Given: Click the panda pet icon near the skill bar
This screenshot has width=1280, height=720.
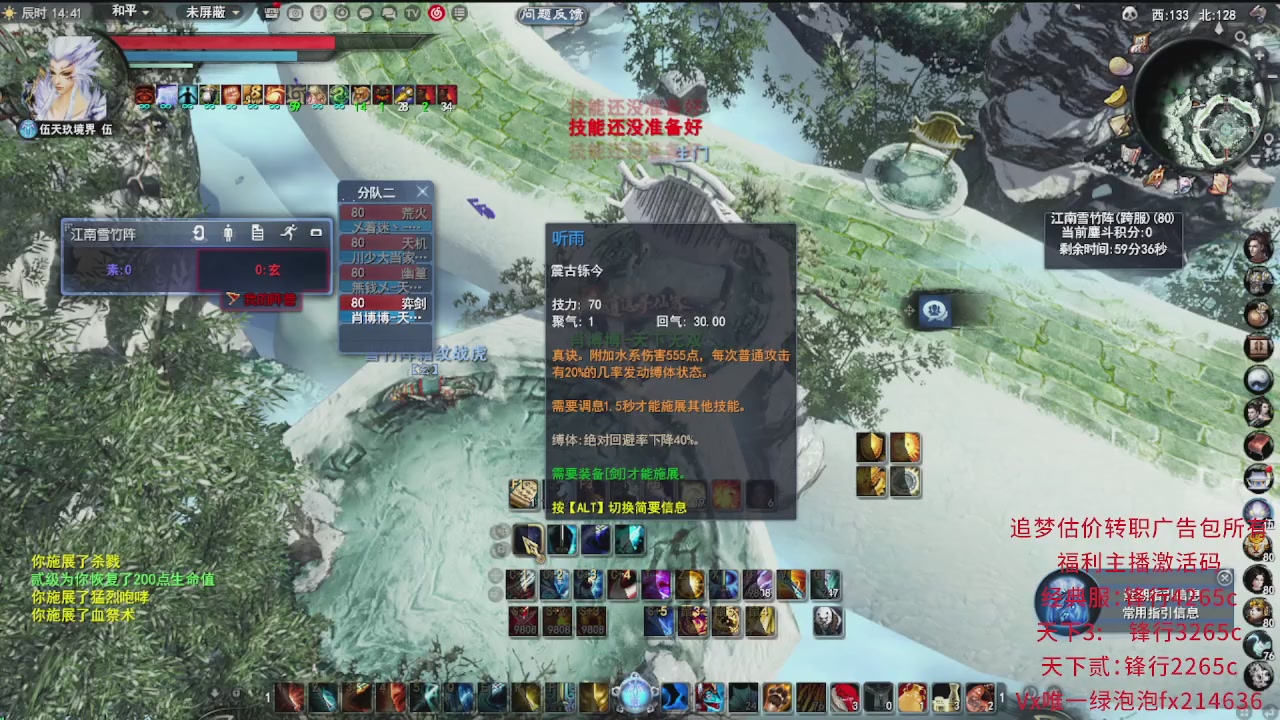Looking at the screenshot, I should click(828, 621).
